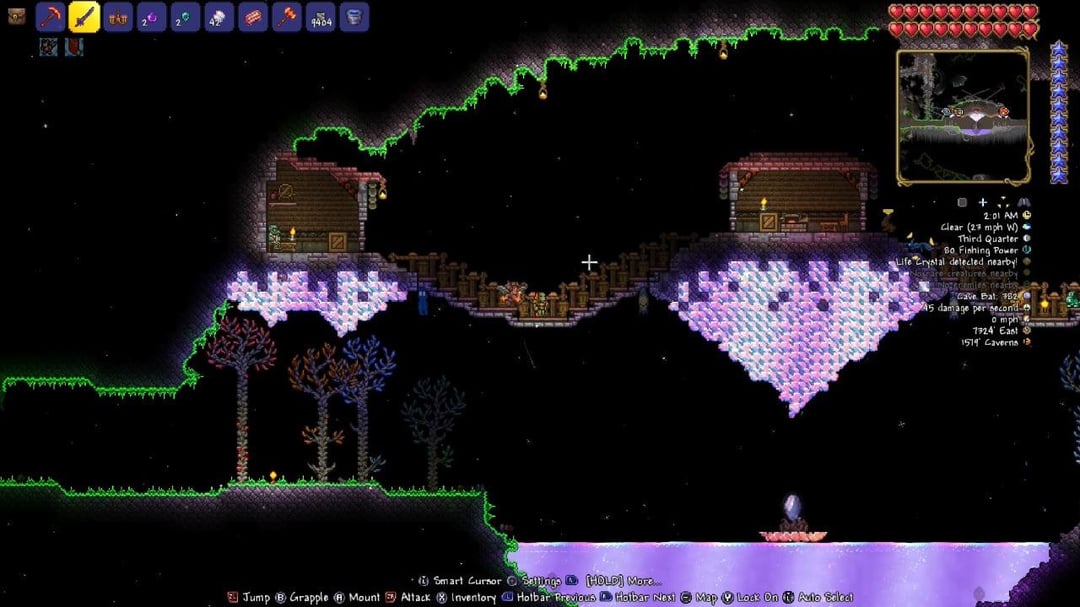Open the inventory chest icon
1080x607 pixels.
(16, 17)
